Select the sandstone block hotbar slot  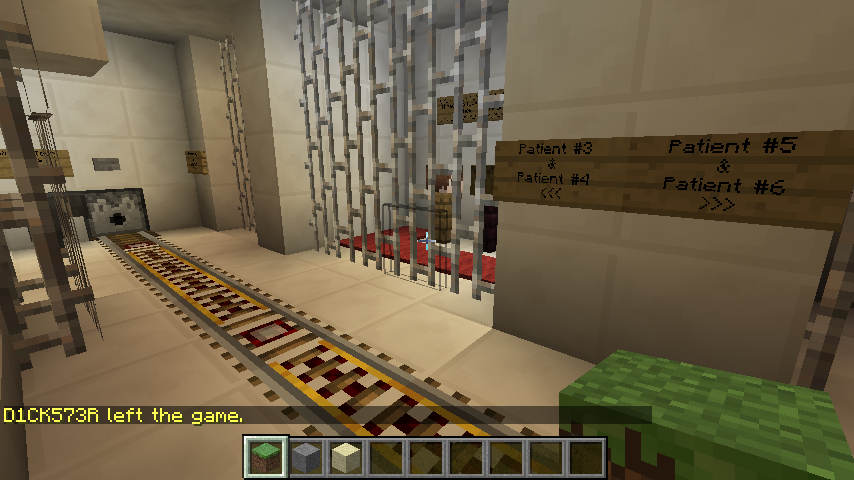[x=347, y=457]
